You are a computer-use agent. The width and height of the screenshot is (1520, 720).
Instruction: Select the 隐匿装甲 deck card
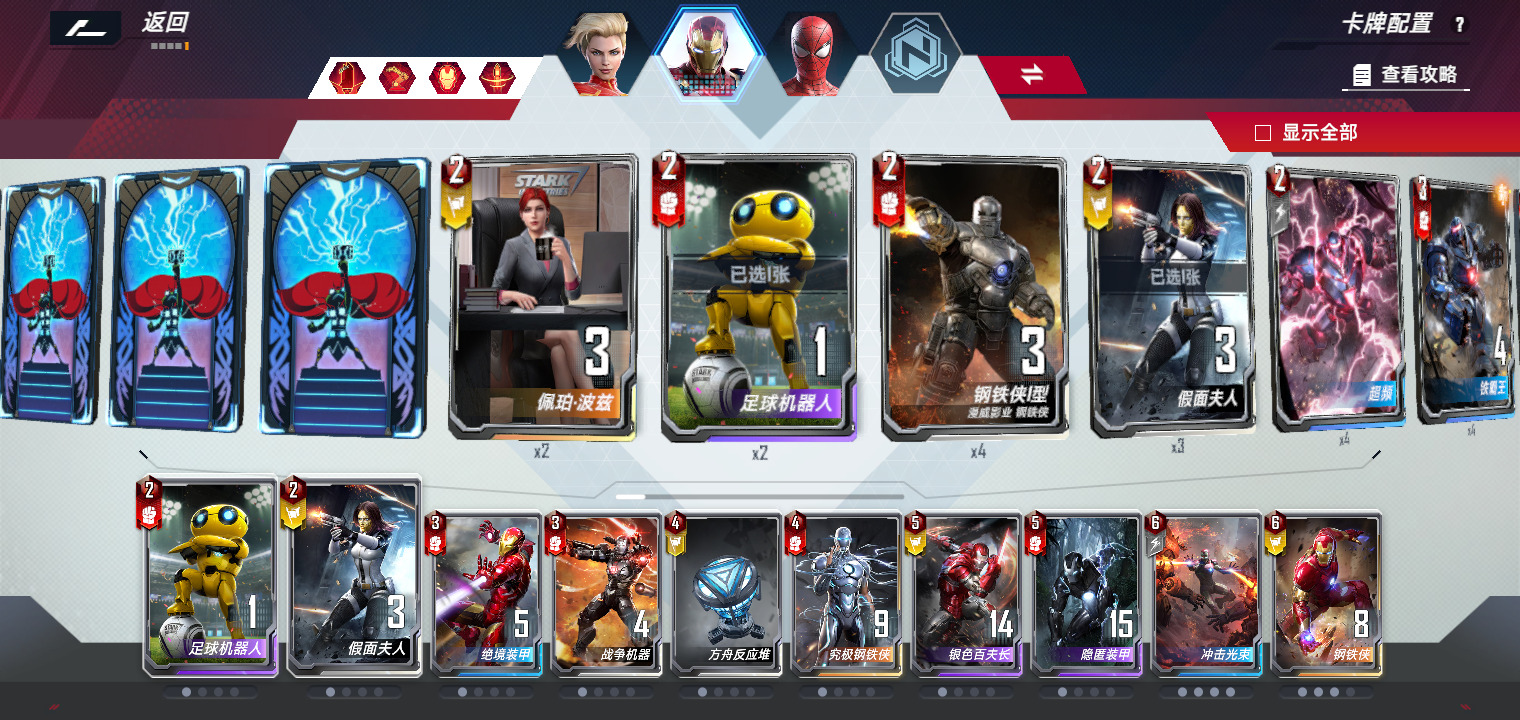tap(1087, 592)
